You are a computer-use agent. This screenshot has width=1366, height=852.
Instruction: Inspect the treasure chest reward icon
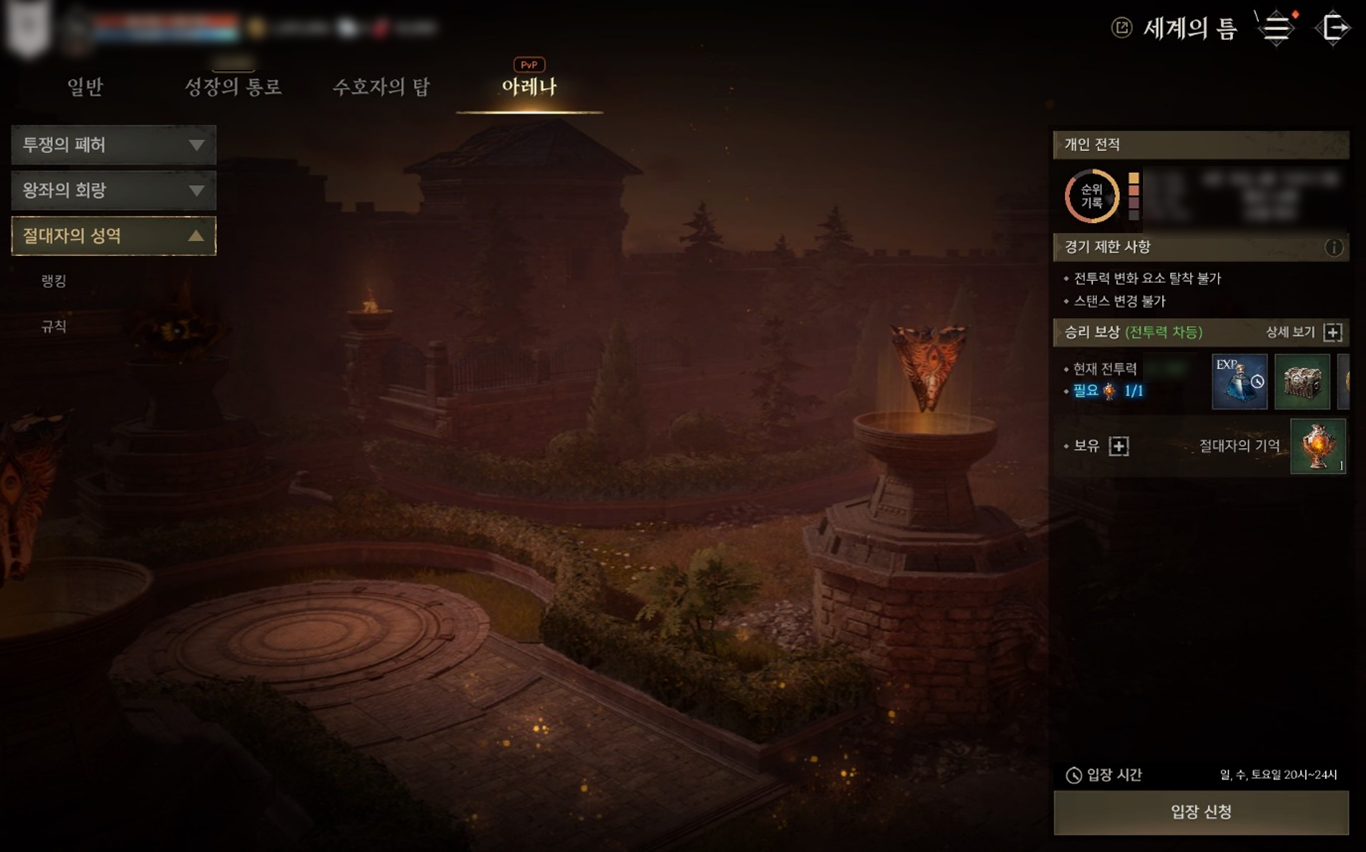click(x=1302, y=381)
